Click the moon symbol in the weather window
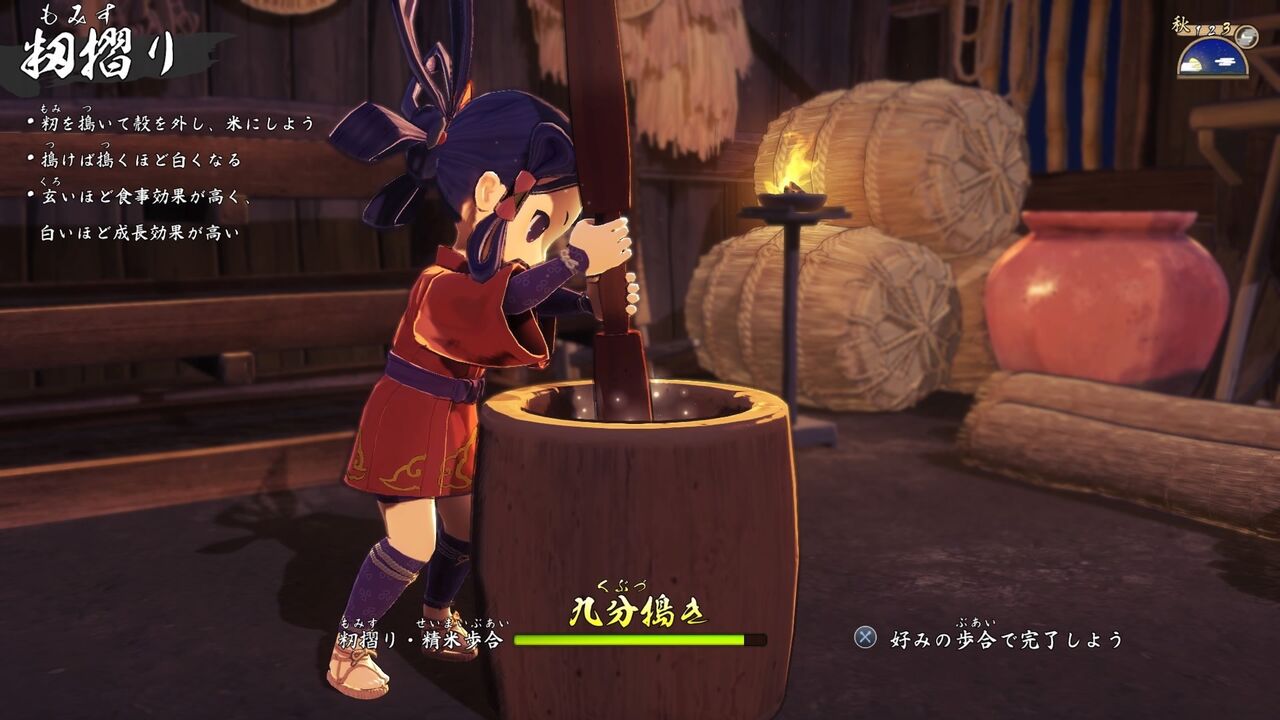 1194,62
